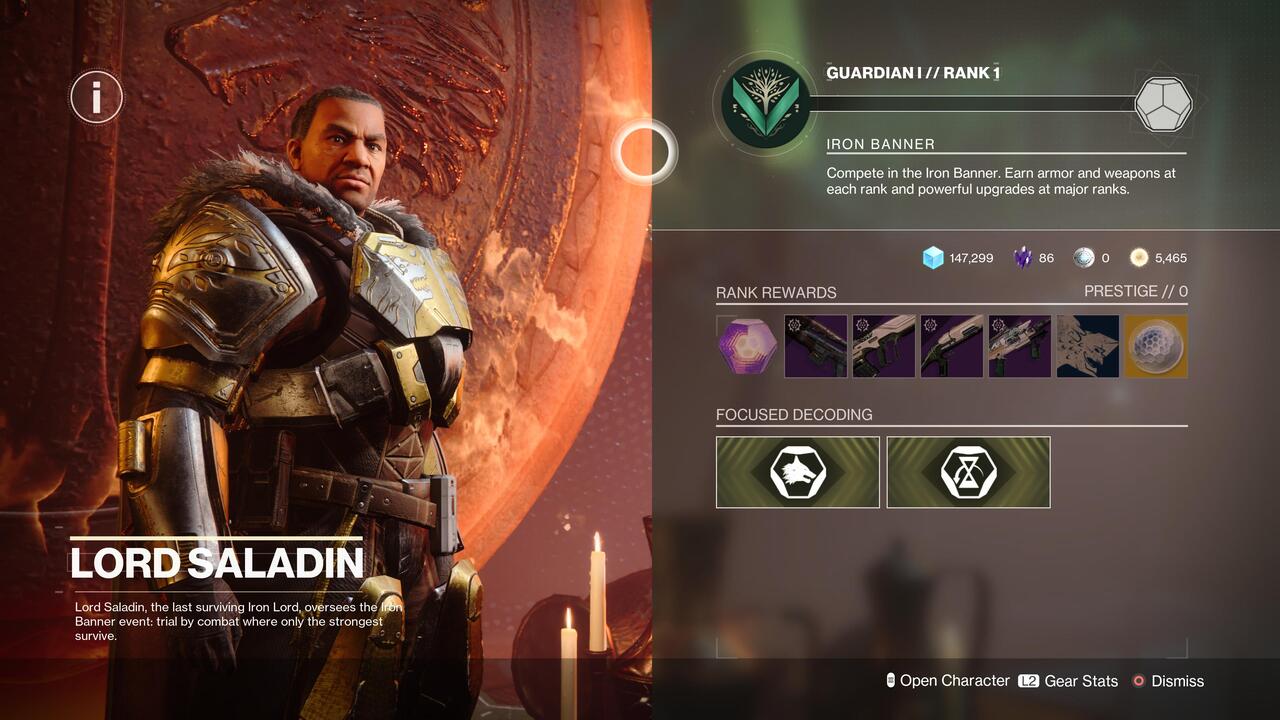Select the wolf-head armor Focused Decoding slot
Screen dimensions: 1280x720
[x=797, y=471]
